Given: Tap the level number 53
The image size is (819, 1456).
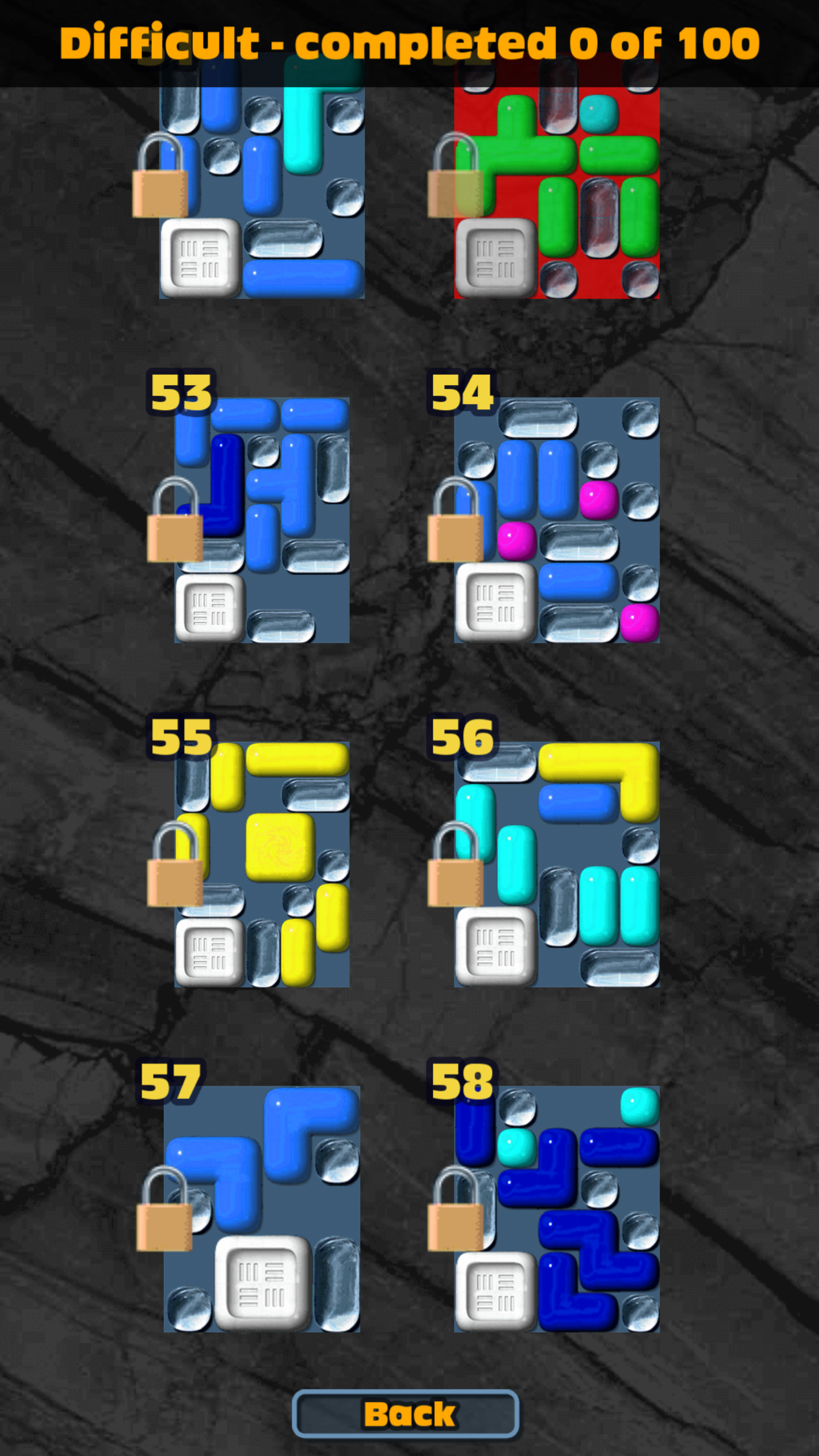Looking at the screenshot, I should point(181,392).
